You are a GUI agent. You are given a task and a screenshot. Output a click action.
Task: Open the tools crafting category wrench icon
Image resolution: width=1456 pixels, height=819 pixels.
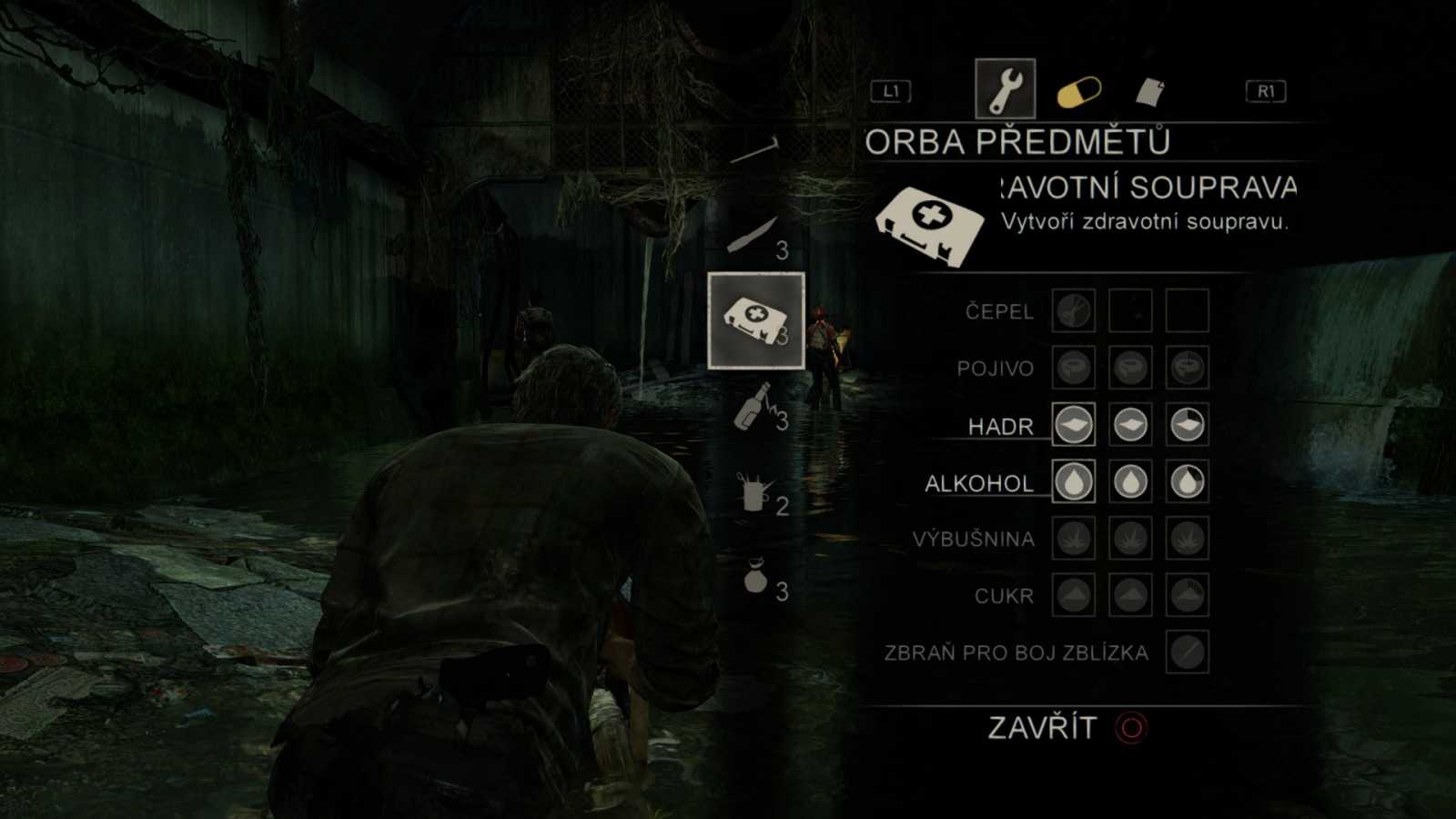coord(1006,86)
